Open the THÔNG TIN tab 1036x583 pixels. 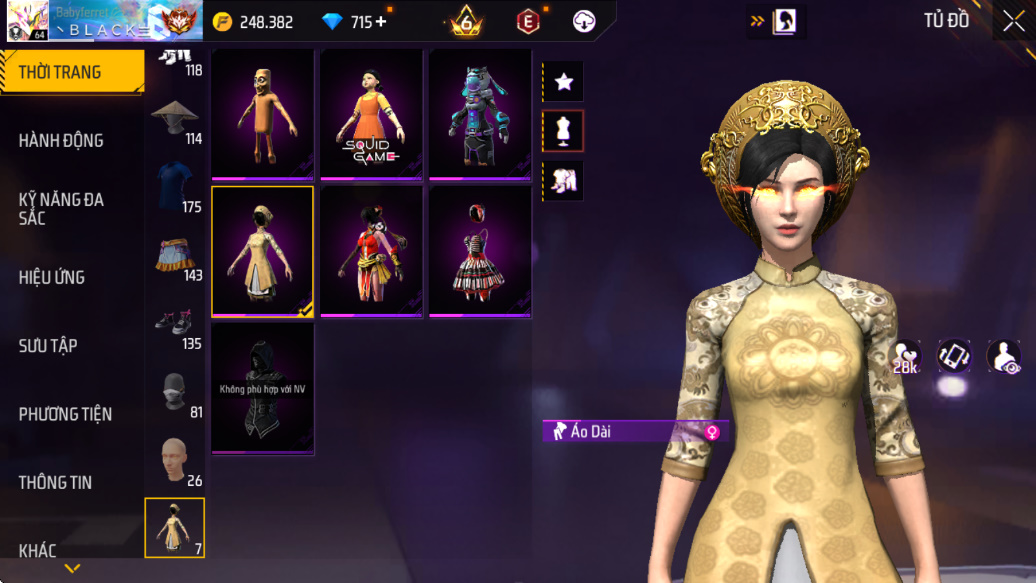56,482
